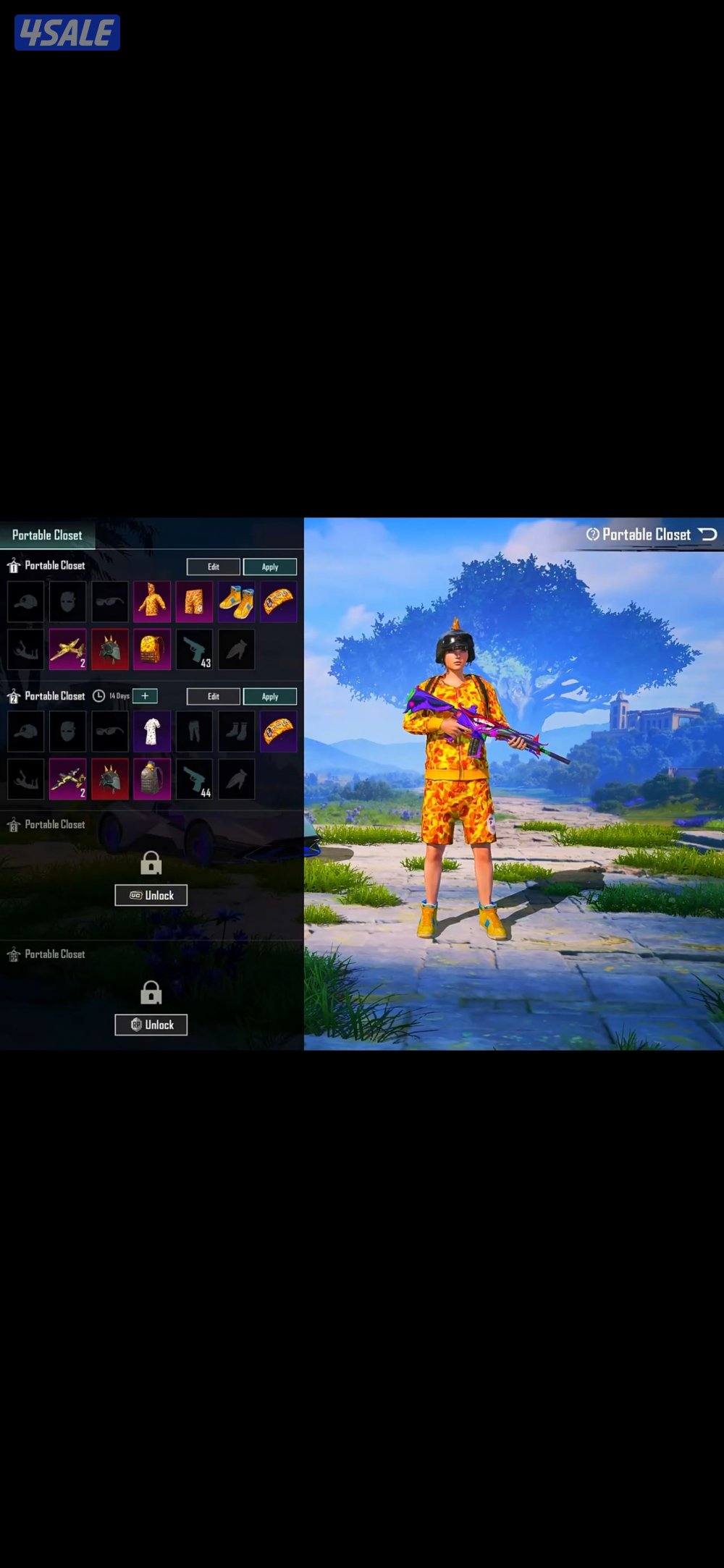Select the yellow camo hoodie slot
Image resolution: width=724 pixels, height=1568 pixels.
pos(152,601)
